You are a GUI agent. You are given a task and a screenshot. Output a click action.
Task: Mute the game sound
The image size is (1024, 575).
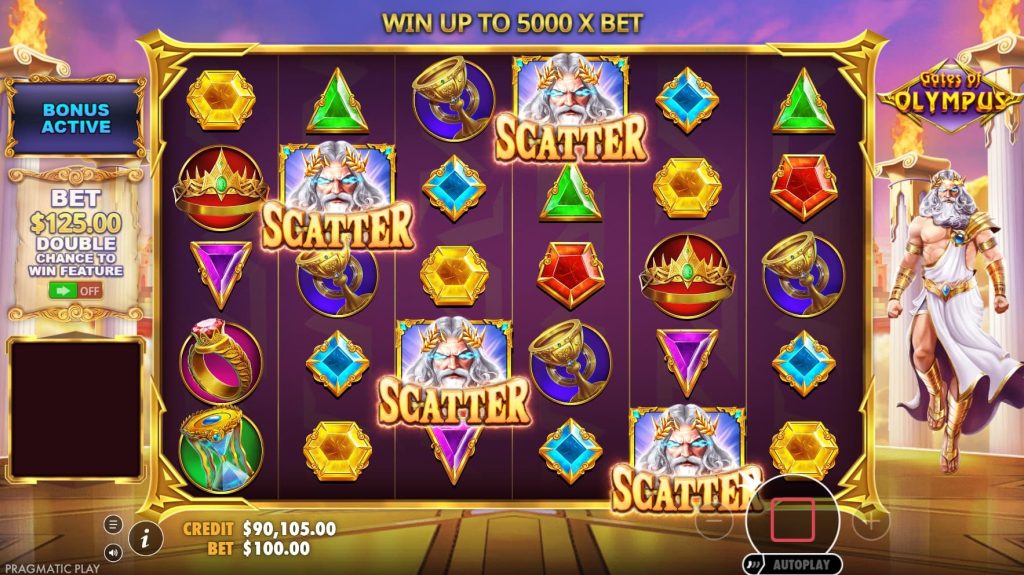click(x=113, y=551)
